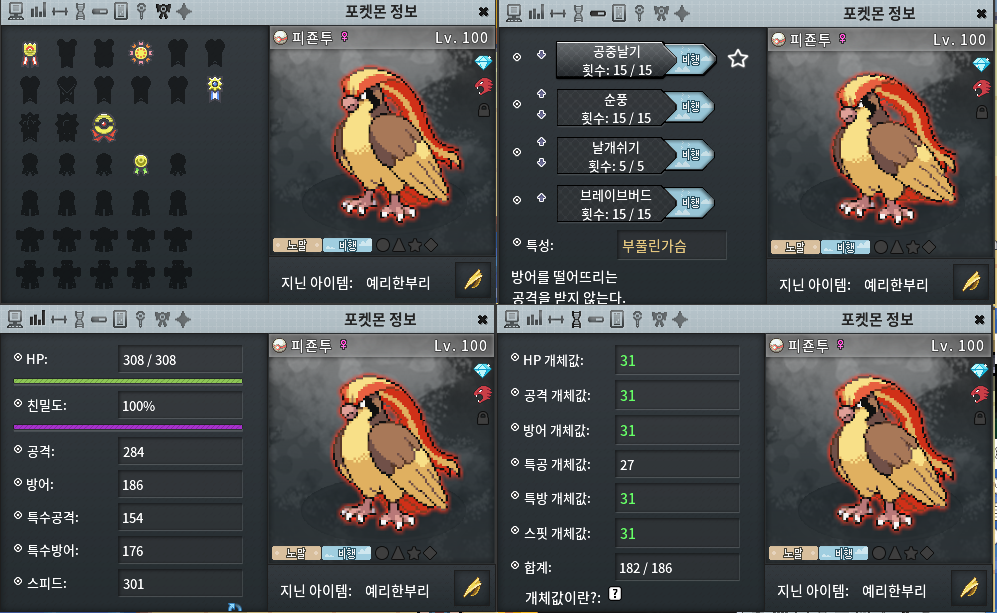Move 브레이브버드 up with its arrow
The width and height of the screenshot is (997, 613).
point(541,196)
